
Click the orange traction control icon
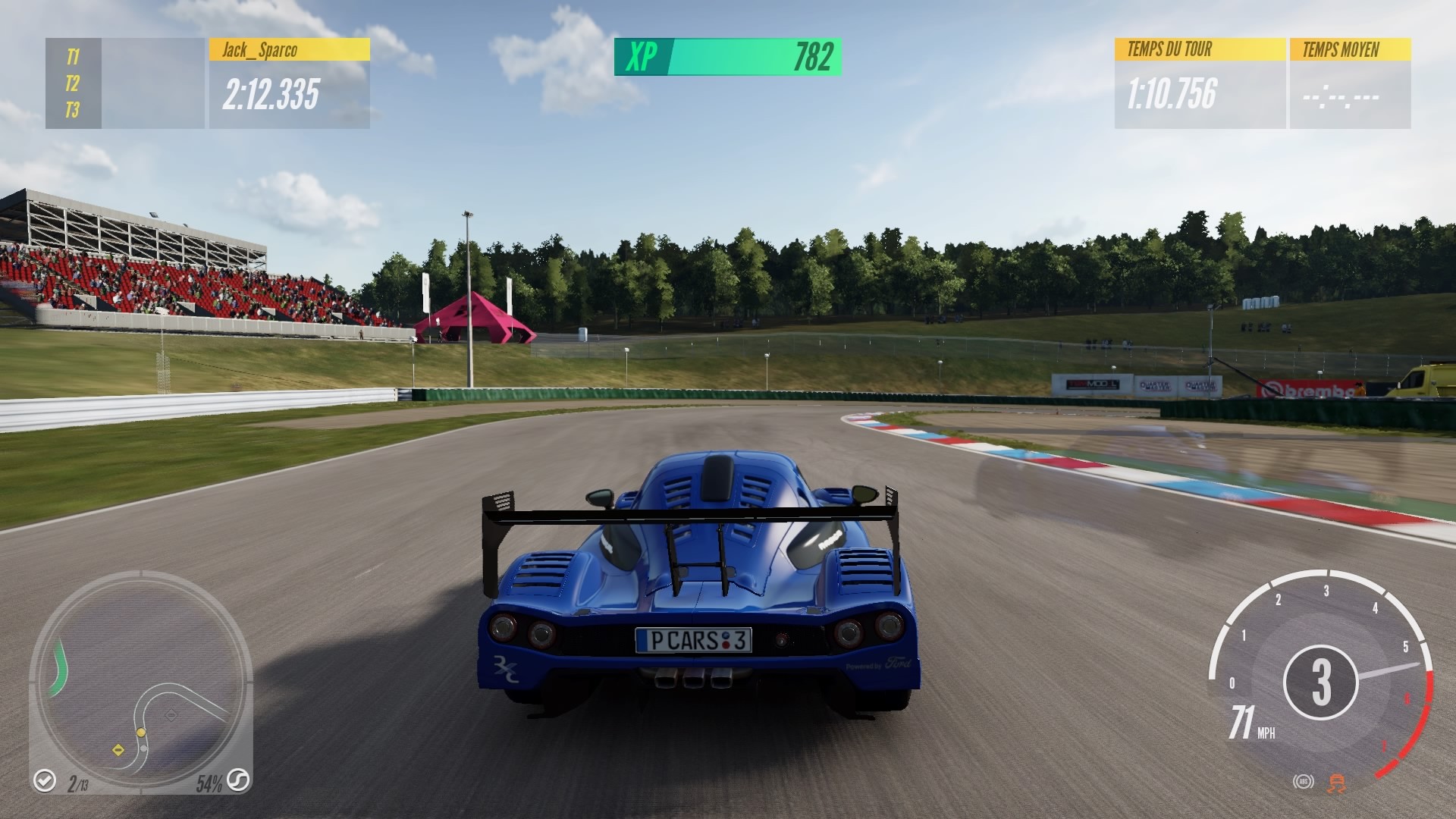coord(1336,783)
